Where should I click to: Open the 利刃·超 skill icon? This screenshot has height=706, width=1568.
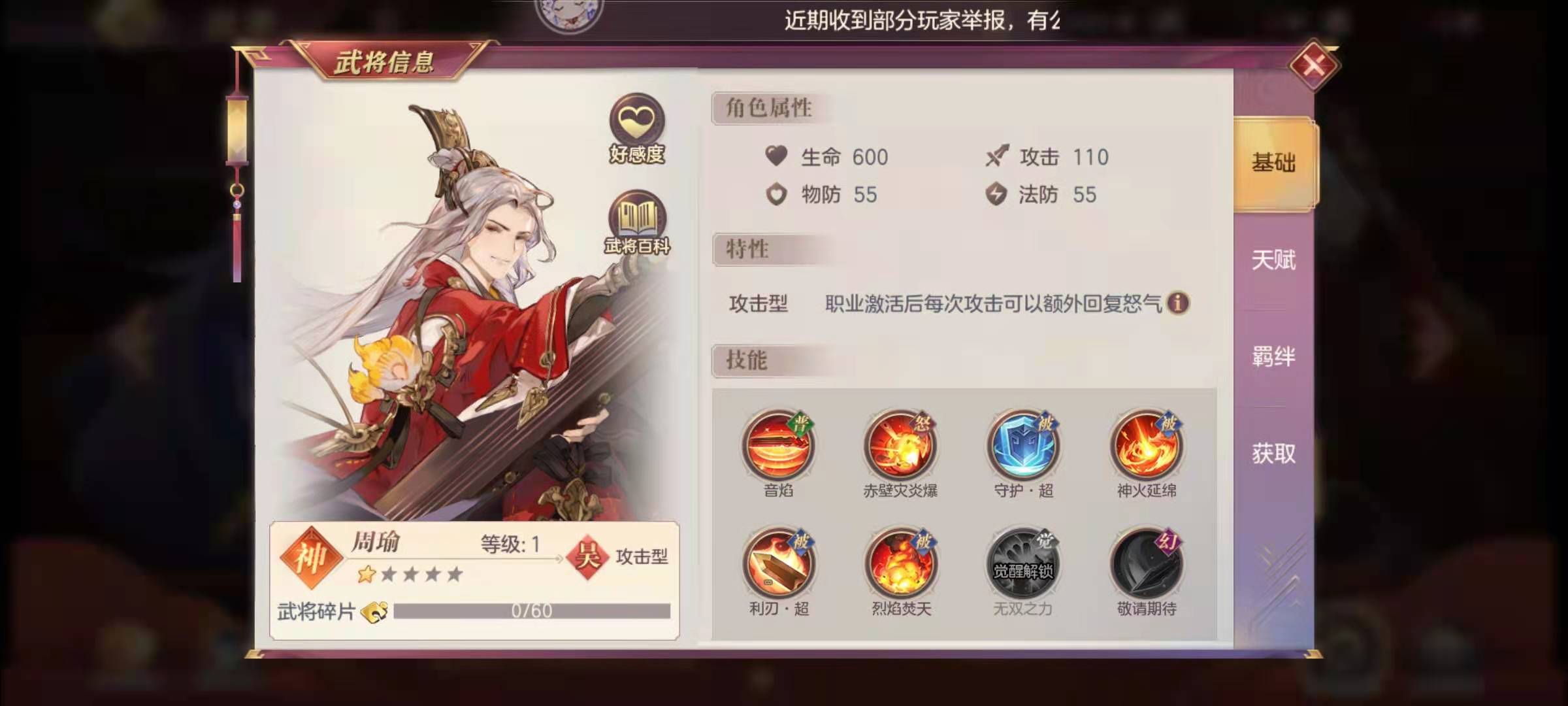(777, 563)
